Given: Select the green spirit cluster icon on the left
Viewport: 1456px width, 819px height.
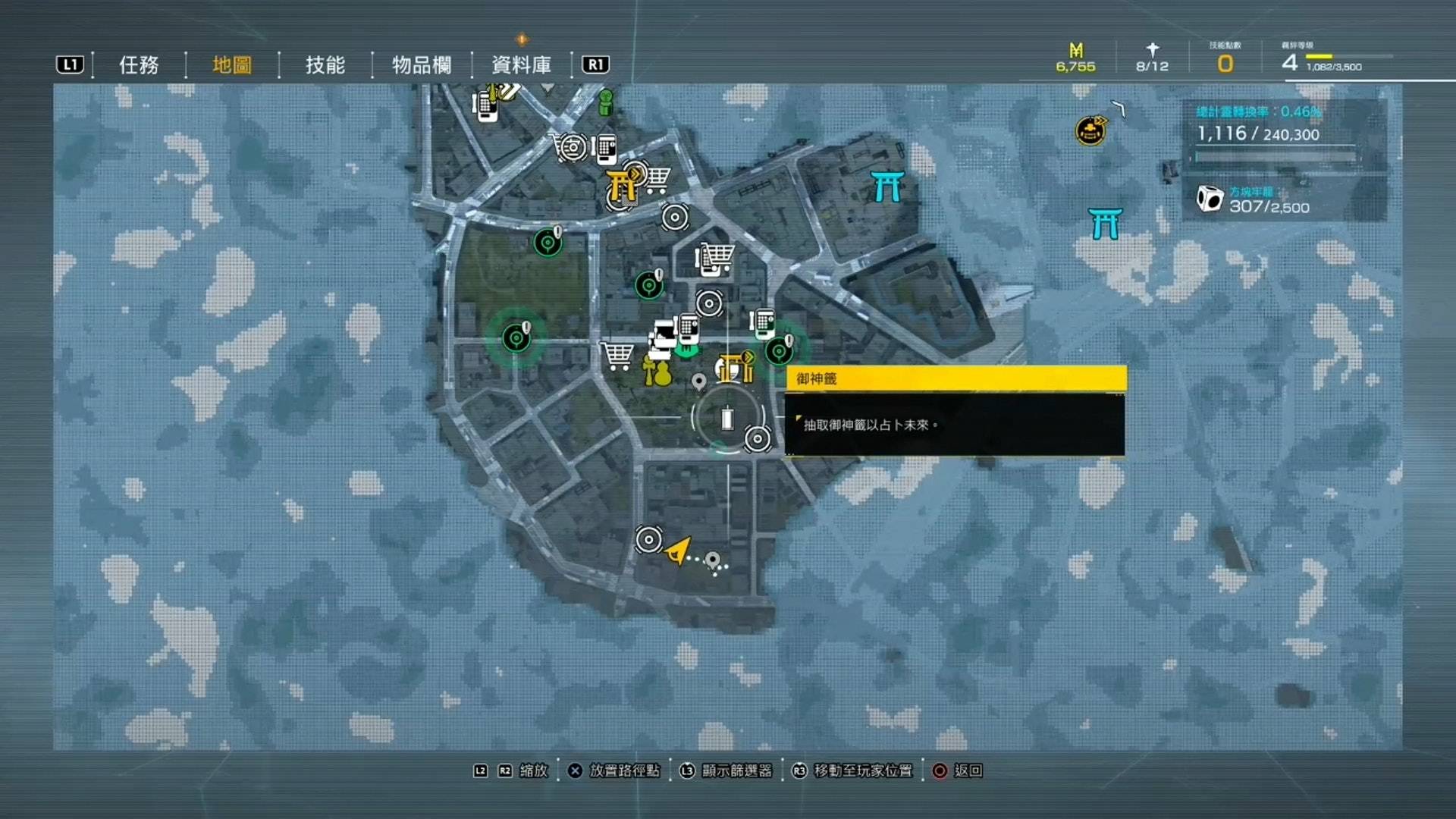Looking at the screenshot, I should coord(517,338).
